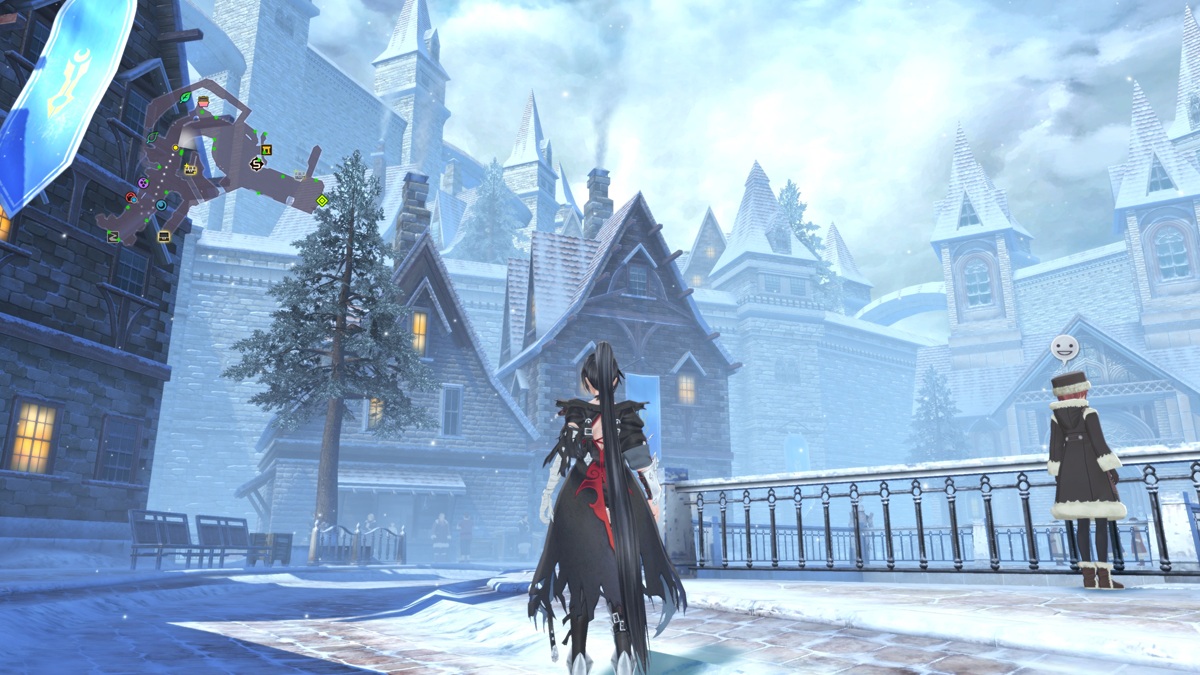Click the yellow player dot on minimap
1200x675 pixels.
coord(176,148)
